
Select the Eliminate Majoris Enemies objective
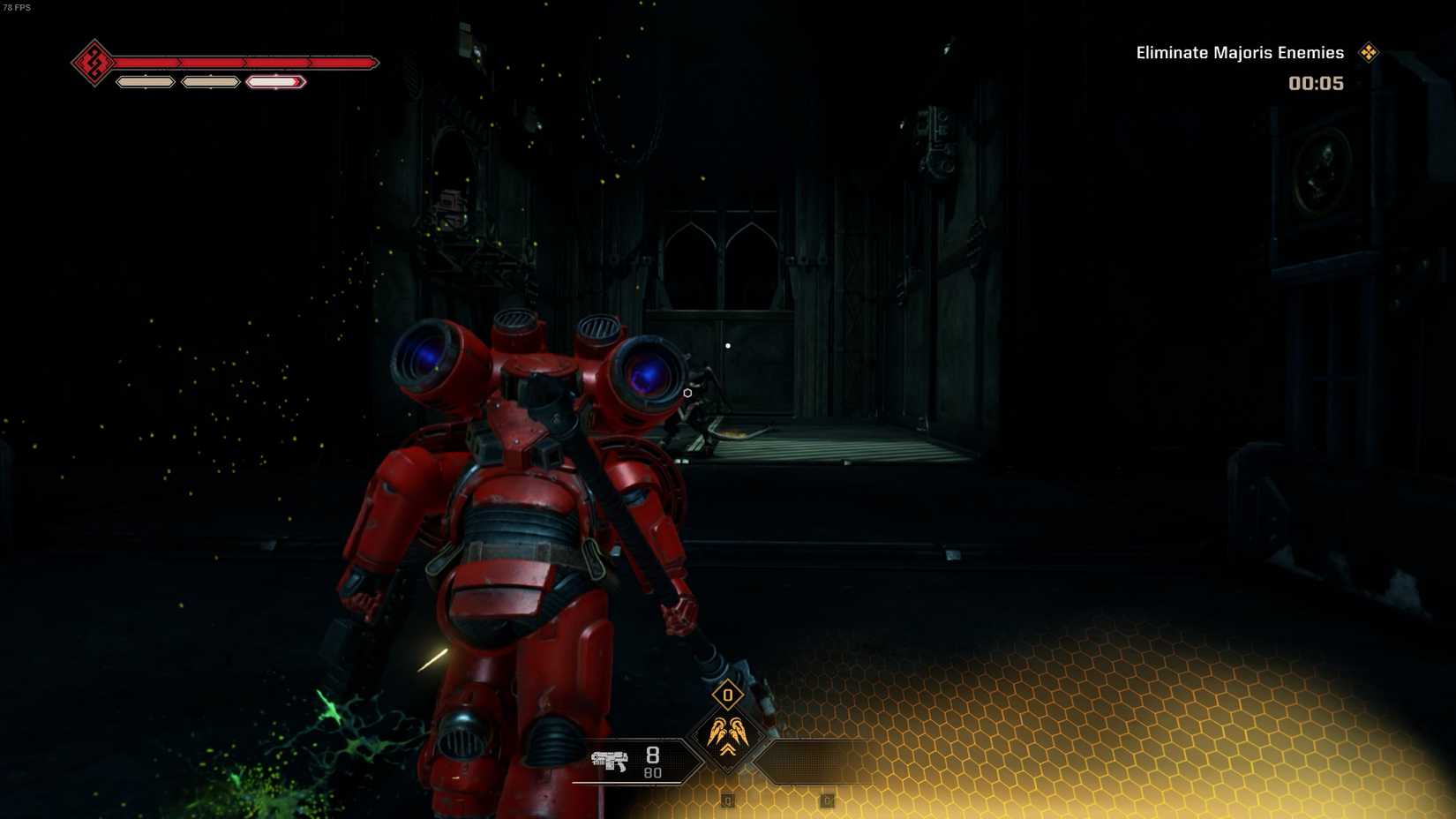coord(1239,52)
